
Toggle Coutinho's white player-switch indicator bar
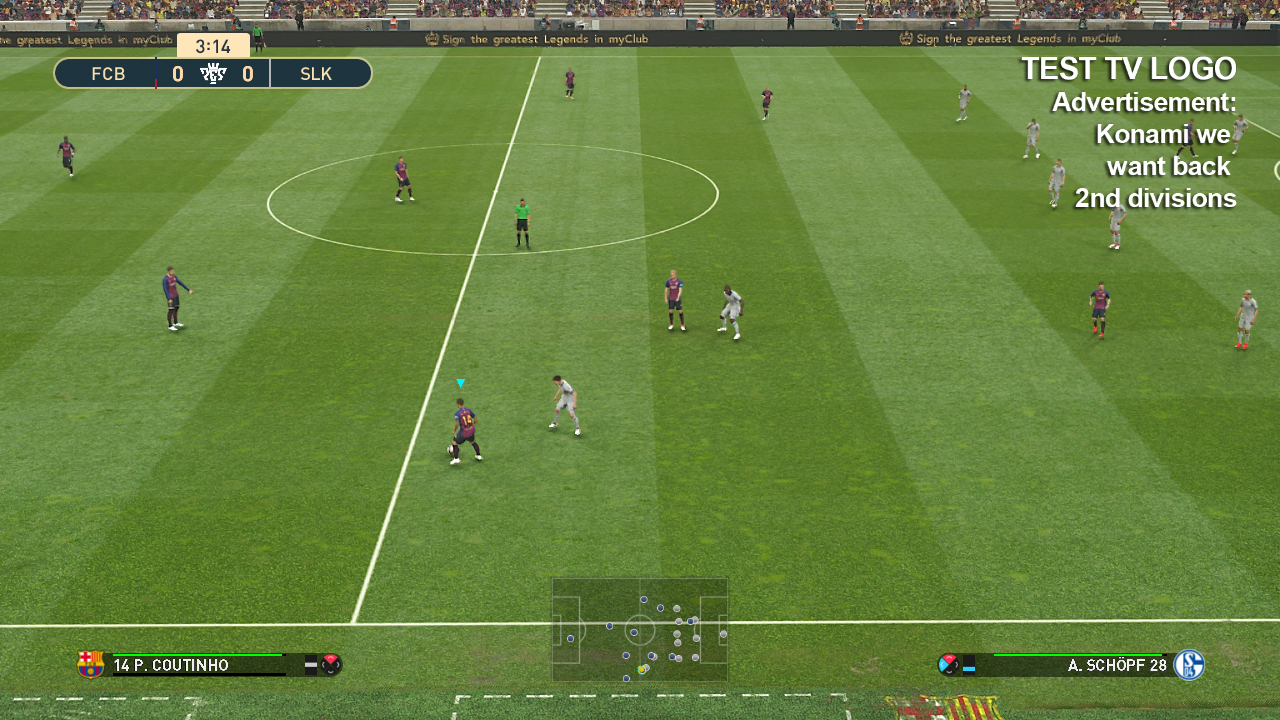click(x=310, y=663)
